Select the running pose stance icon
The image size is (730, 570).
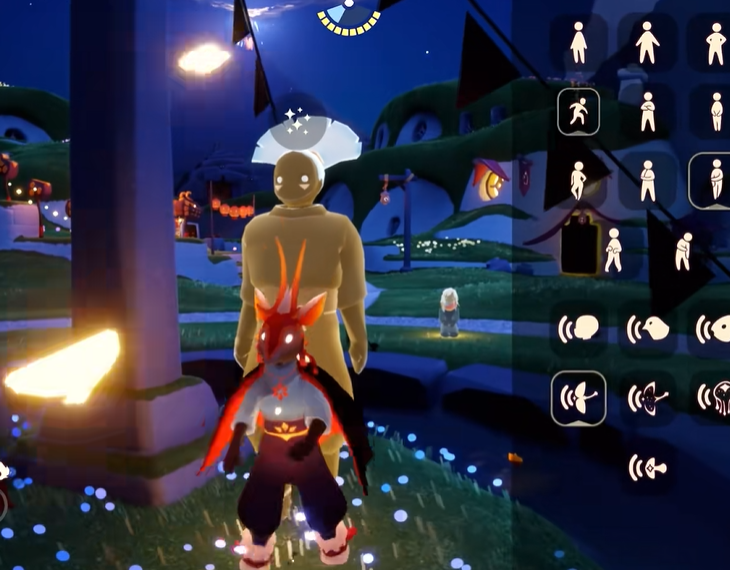coord(578,112)
